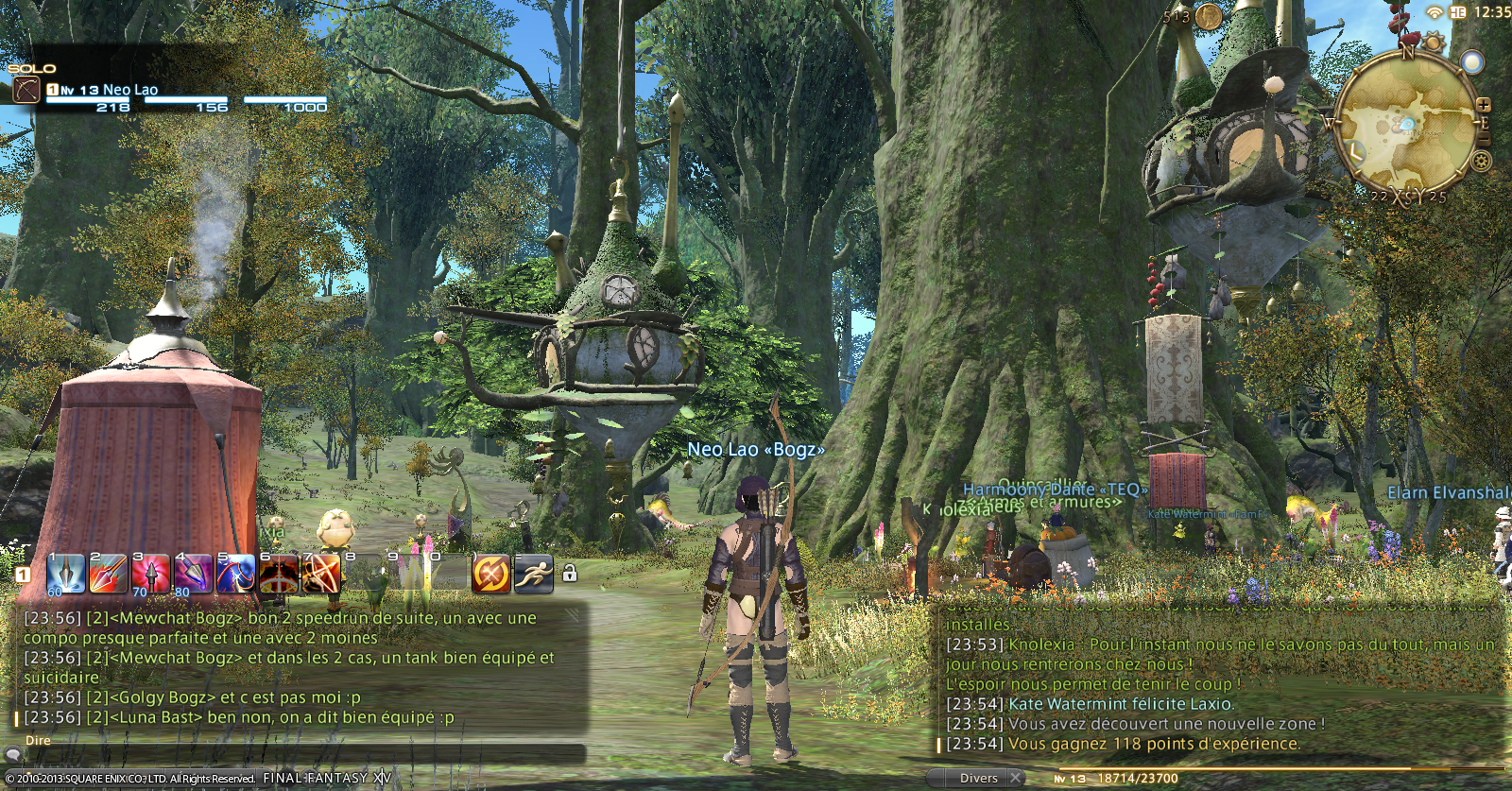Open the minimap gear settings
Viewport: 1512px width, 791px height.
pyautogui.click(x=1481, y=161)
